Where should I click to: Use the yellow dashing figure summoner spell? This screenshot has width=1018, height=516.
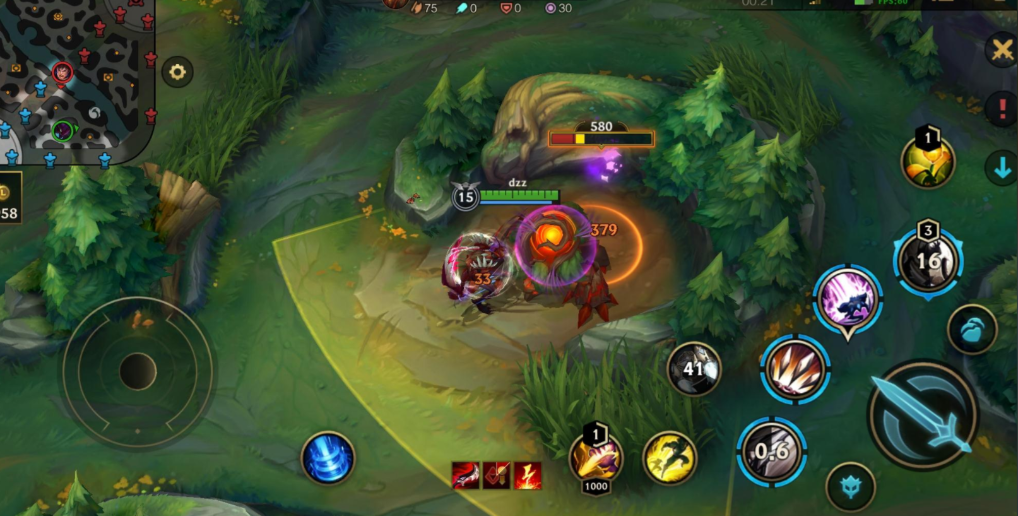pos(669,458)
